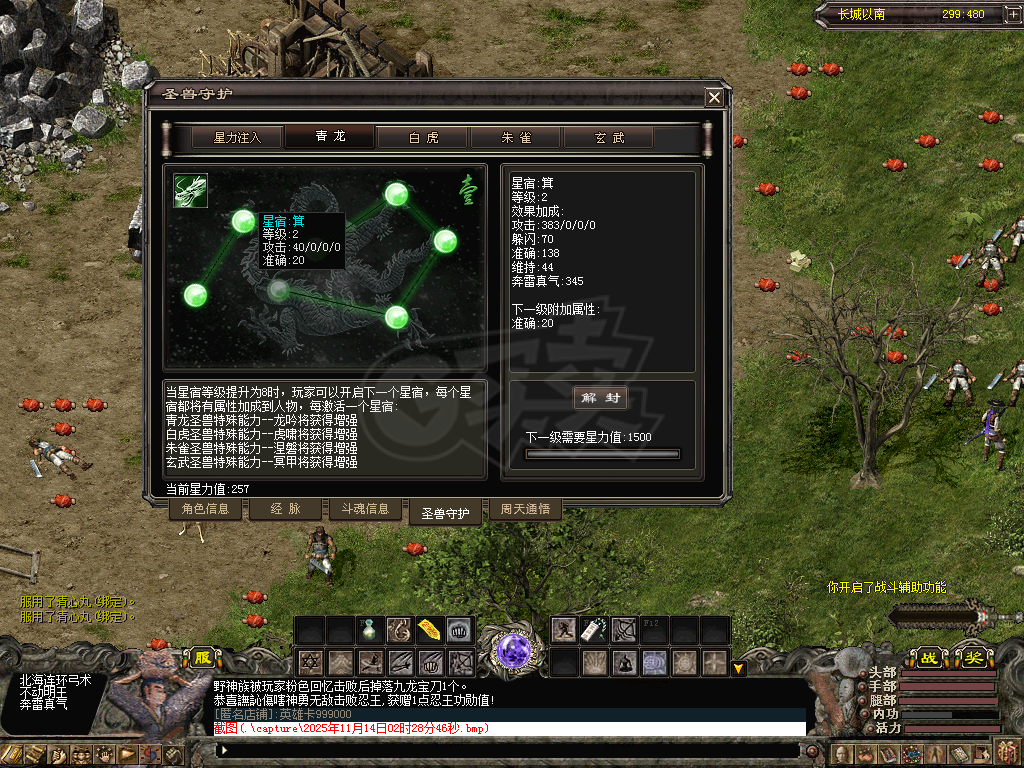Open the 战 battle button
Screen dimensions: 1024x768
click(x=929, y=657)
